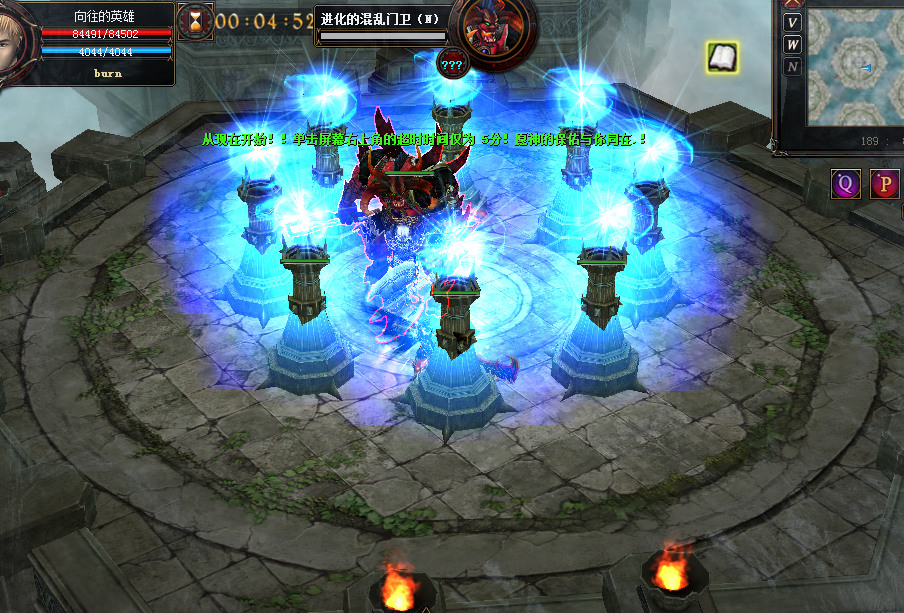Viewport: 904px width, 613px height.
Task: Open the white book icon
Action: point(722,58)
